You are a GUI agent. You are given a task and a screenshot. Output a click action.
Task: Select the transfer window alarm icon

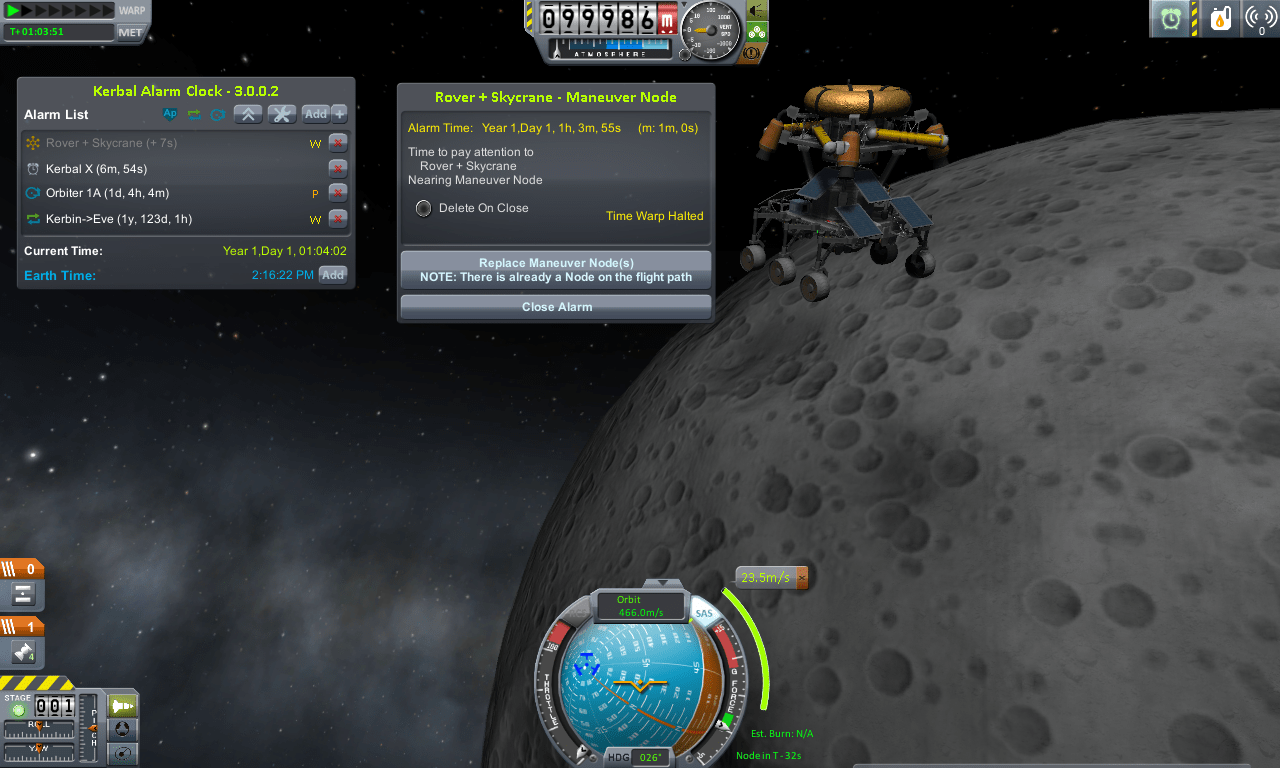click(x=194, y=114)
